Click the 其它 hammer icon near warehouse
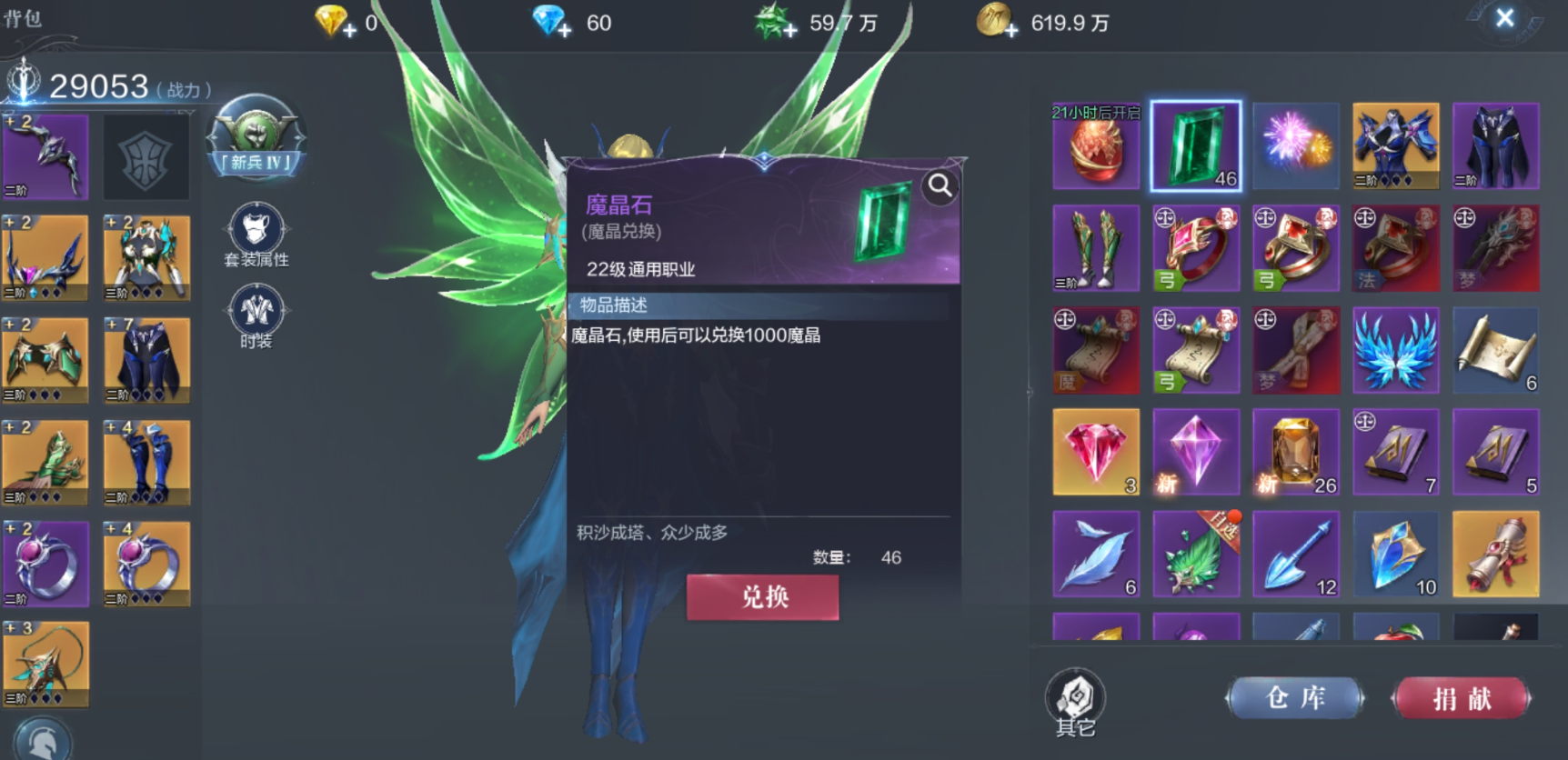The image size is (1568, 760). coord(1075,695)
